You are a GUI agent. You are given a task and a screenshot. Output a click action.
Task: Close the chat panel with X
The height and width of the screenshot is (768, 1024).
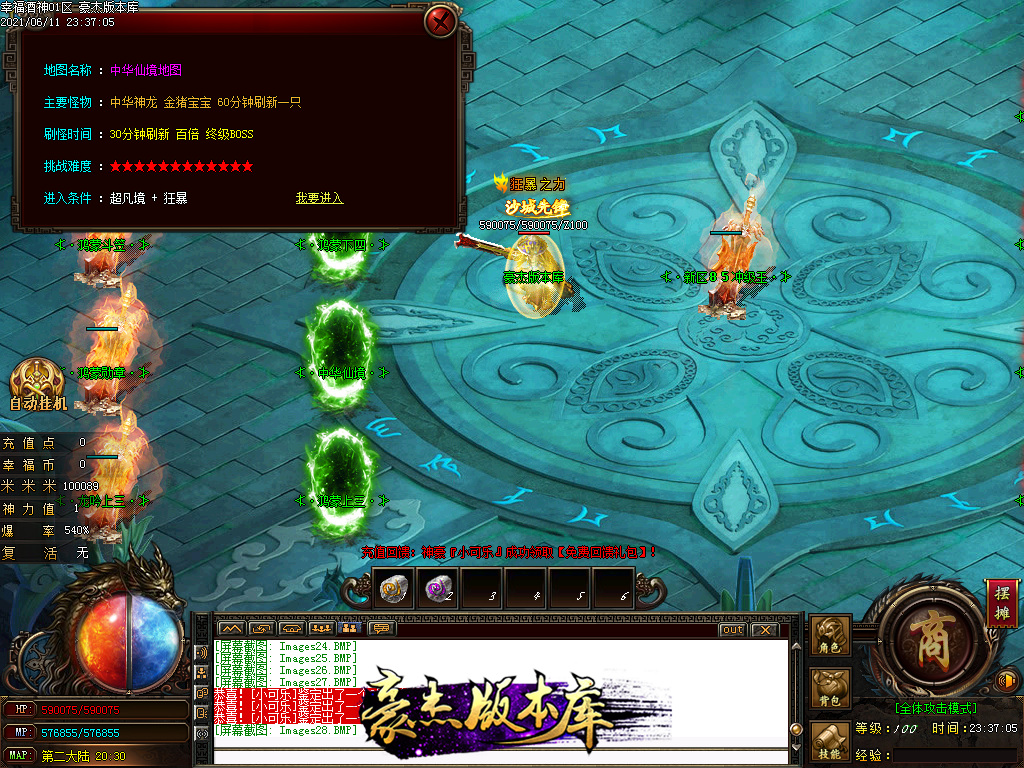764,629
